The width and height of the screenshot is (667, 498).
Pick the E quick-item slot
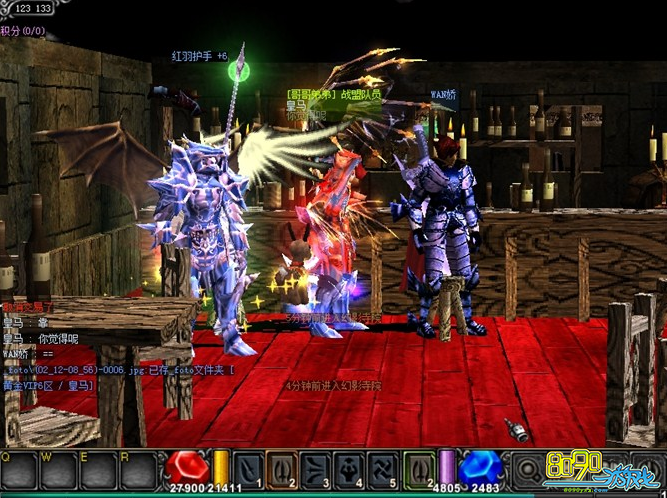point(98,471)
